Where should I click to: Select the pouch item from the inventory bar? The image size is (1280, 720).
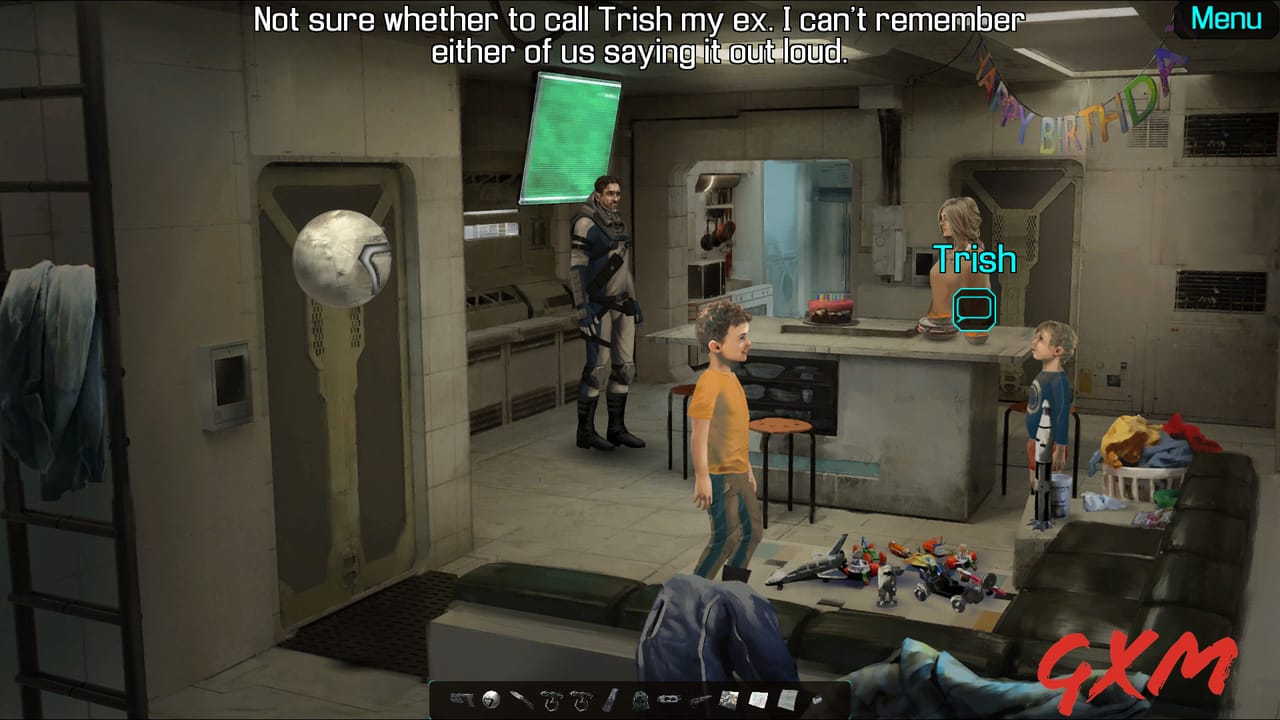(640, 700)
